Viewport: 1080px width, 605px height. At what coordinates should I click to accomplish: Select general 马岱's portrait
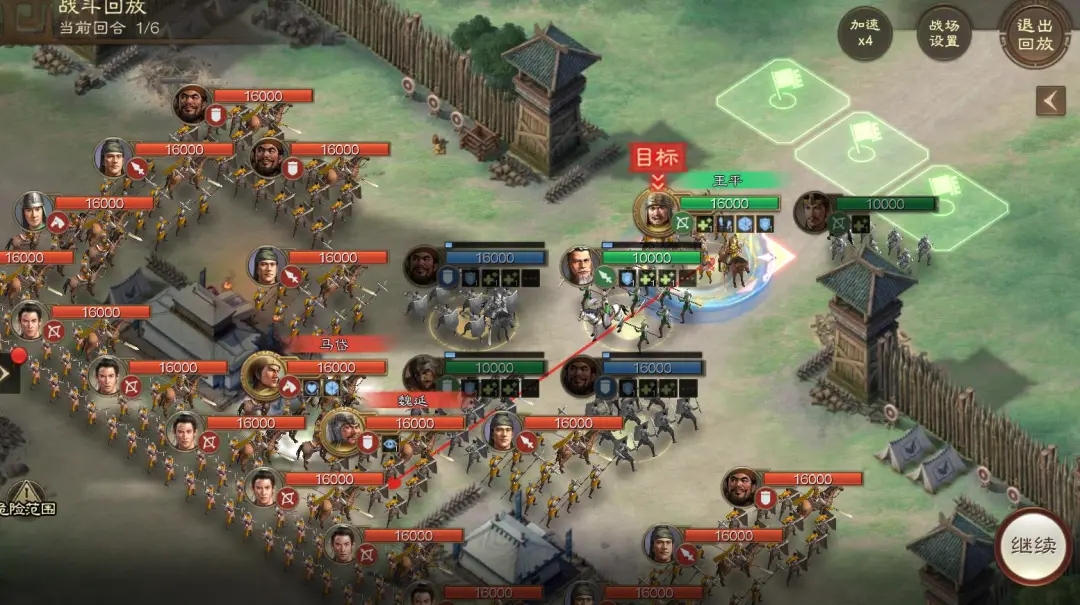coord(264,375)
